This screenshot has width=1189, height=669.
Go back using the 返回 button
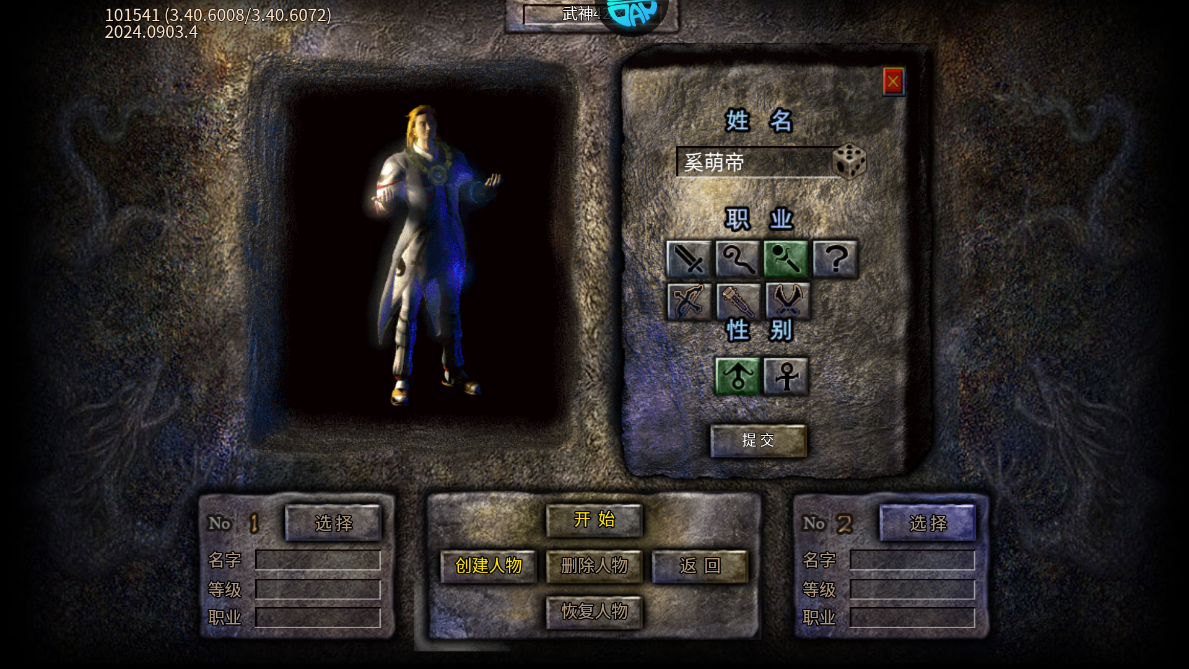point(700,566)
